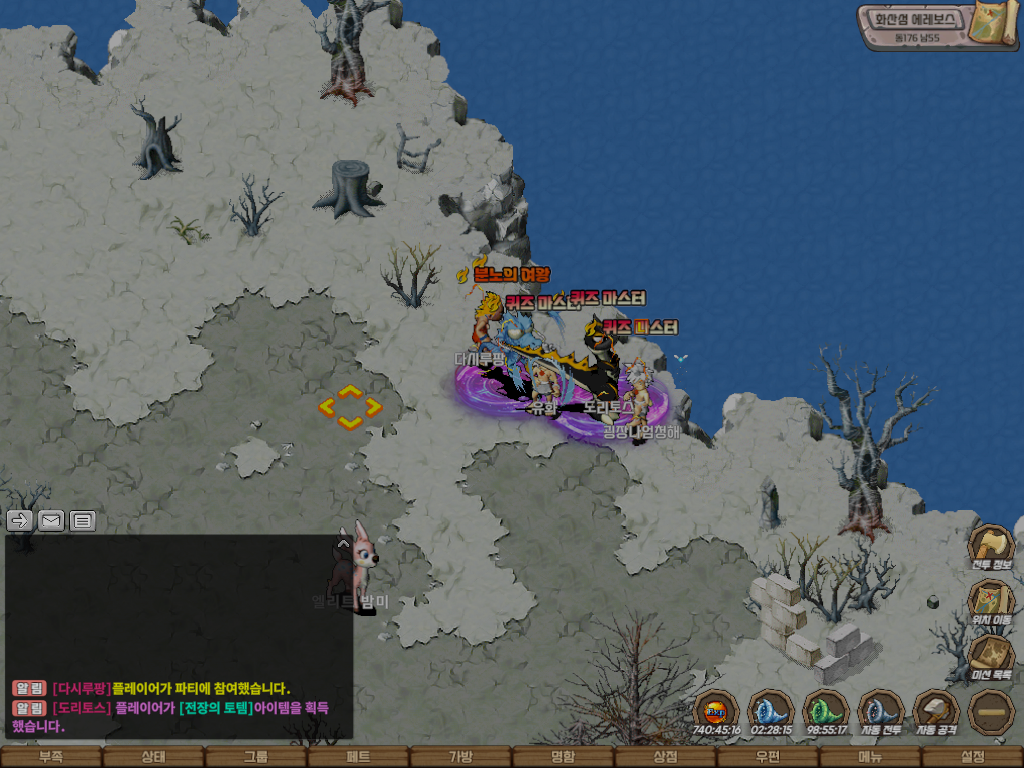Open the 부족 (tribe) menu
Image resolution: width=1024 pixels, height=768 pixels.
point(51,757)
